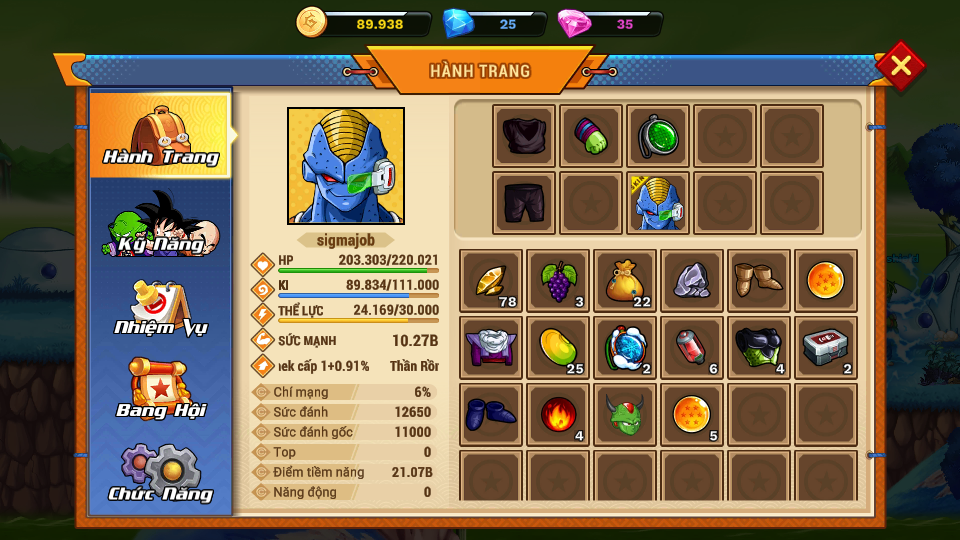Choose the equipped green radar slot
Screen dimensions: 960x540
tap(658, 136)
